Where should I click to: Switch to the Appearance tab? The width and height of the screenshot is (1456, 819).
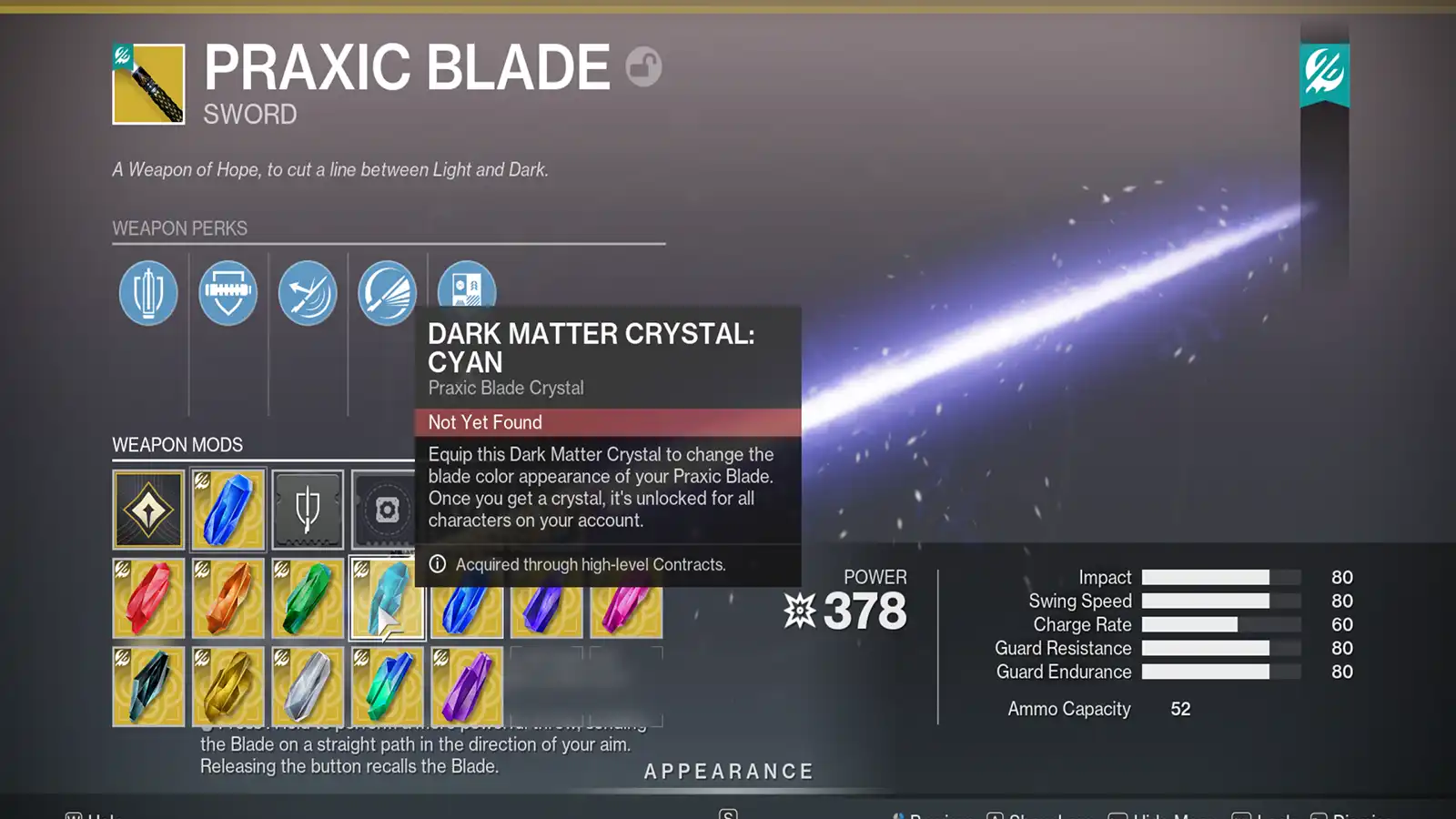(x=727, y=770)
